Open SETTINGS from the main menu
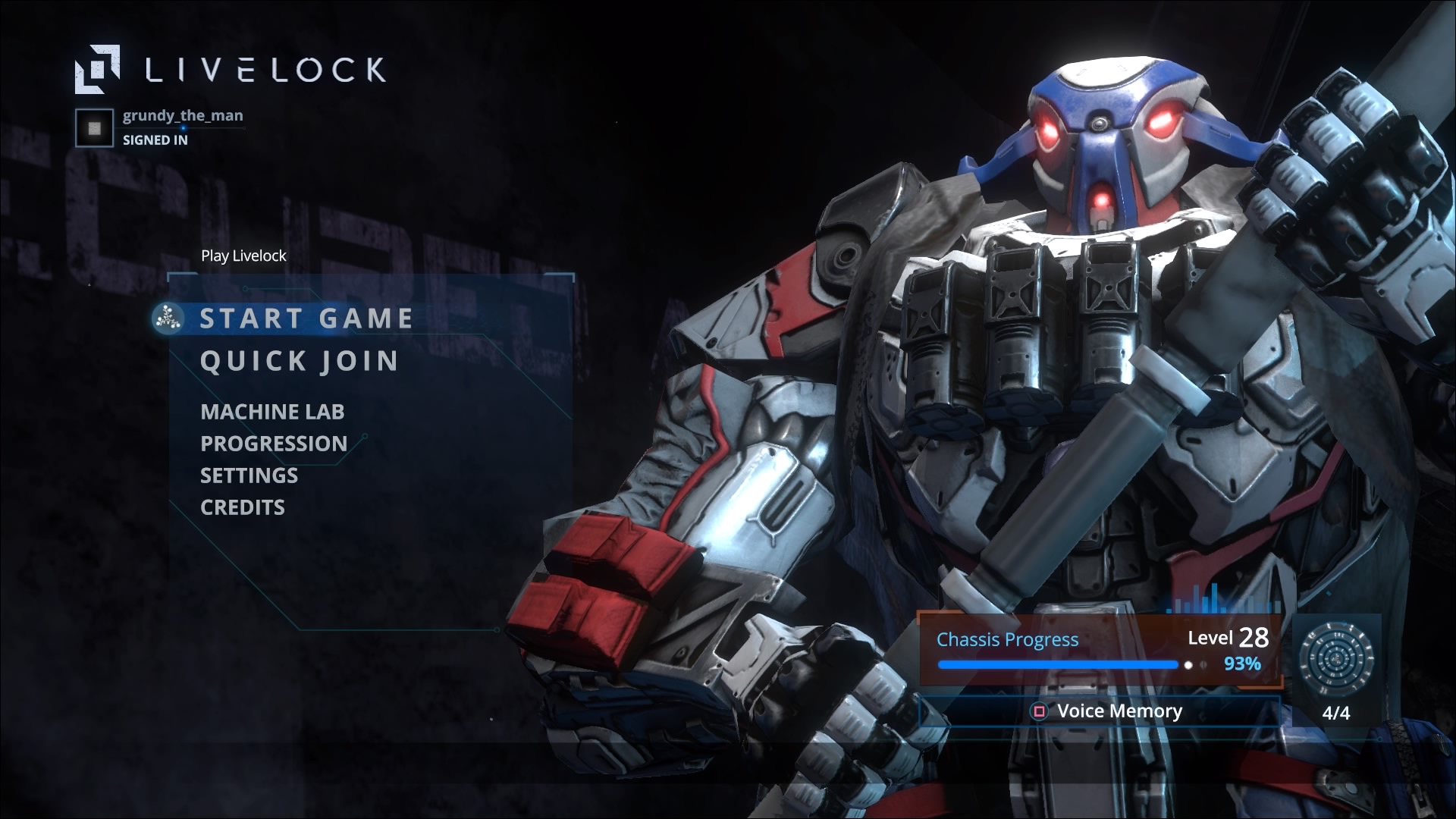The width and height of the screenshot is (1456, 819). [248, 475]
